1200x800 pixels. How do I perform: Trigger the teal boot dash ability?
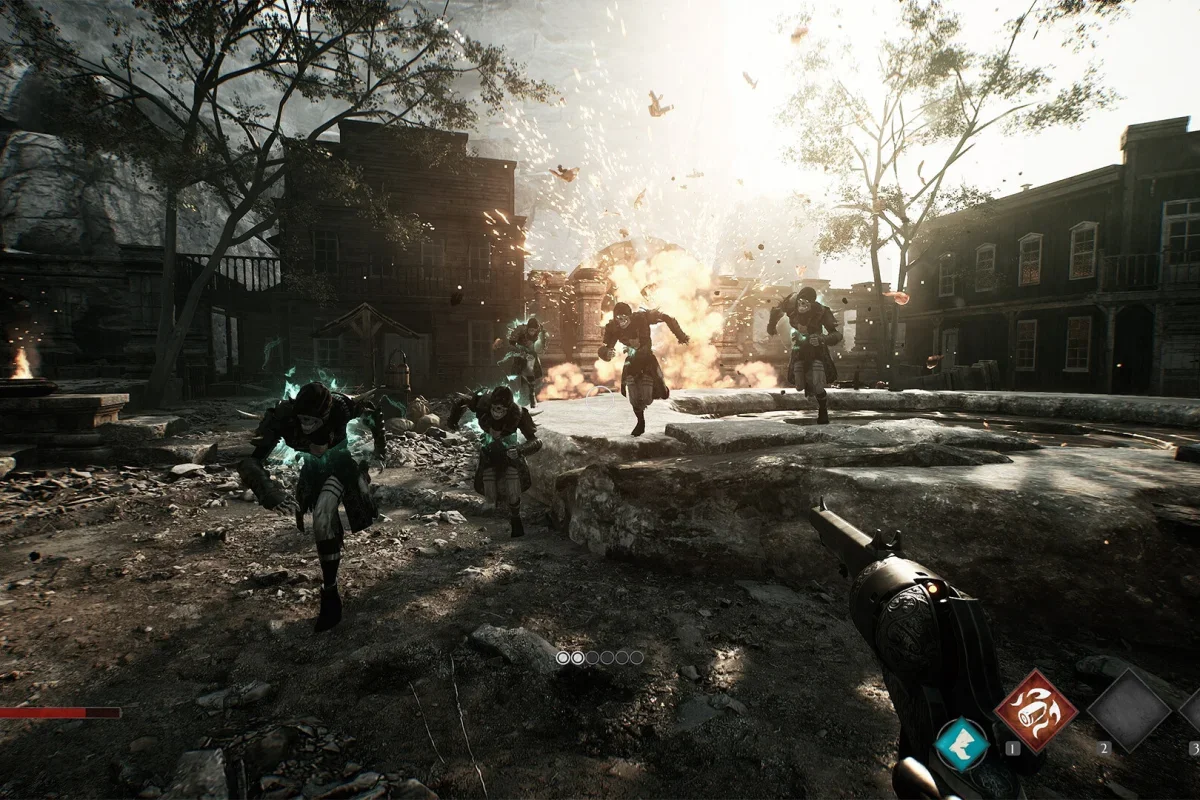pos(961,745)
